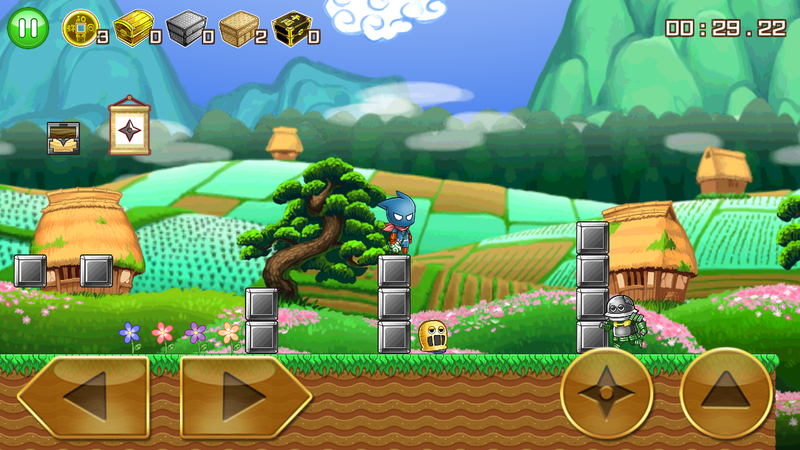Viewport: 800px width, 450px height.
Task: Throw a shuriken with the round attack button
Action: [x=606, y=393]
